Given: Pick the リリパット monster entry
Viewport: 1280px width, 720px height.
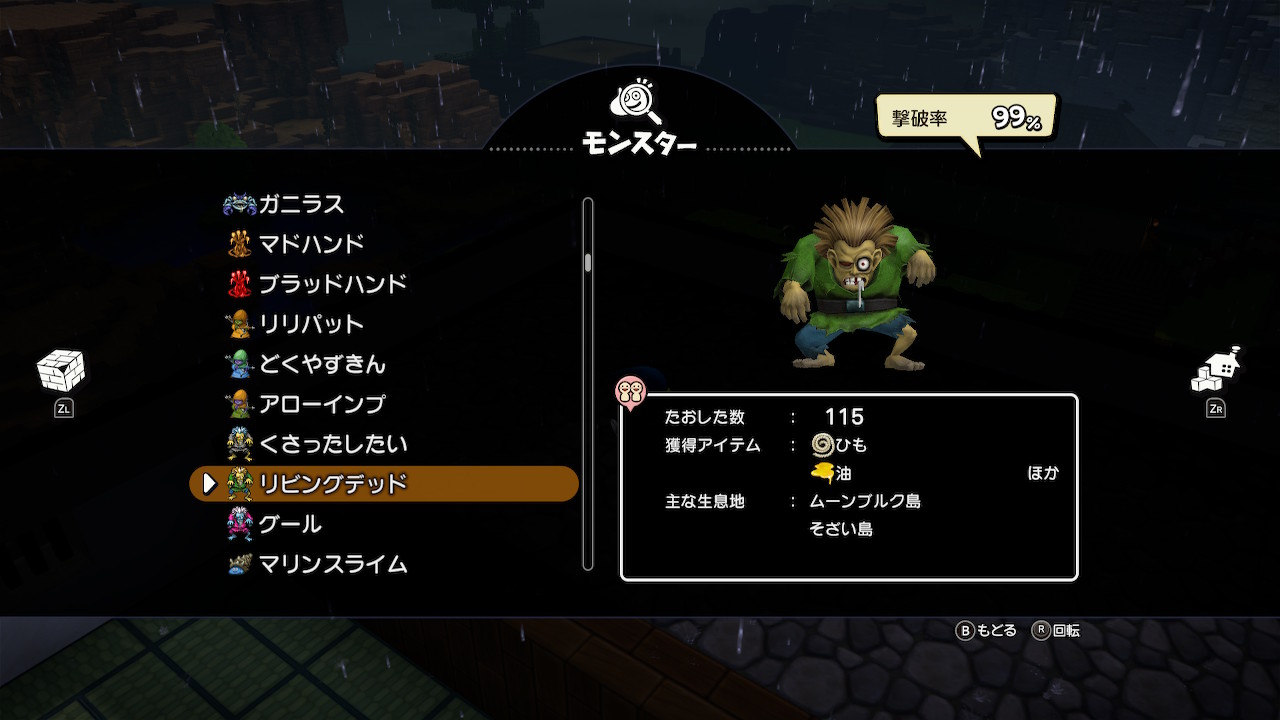Looking at the screenshot, I should tap(310, 324).
